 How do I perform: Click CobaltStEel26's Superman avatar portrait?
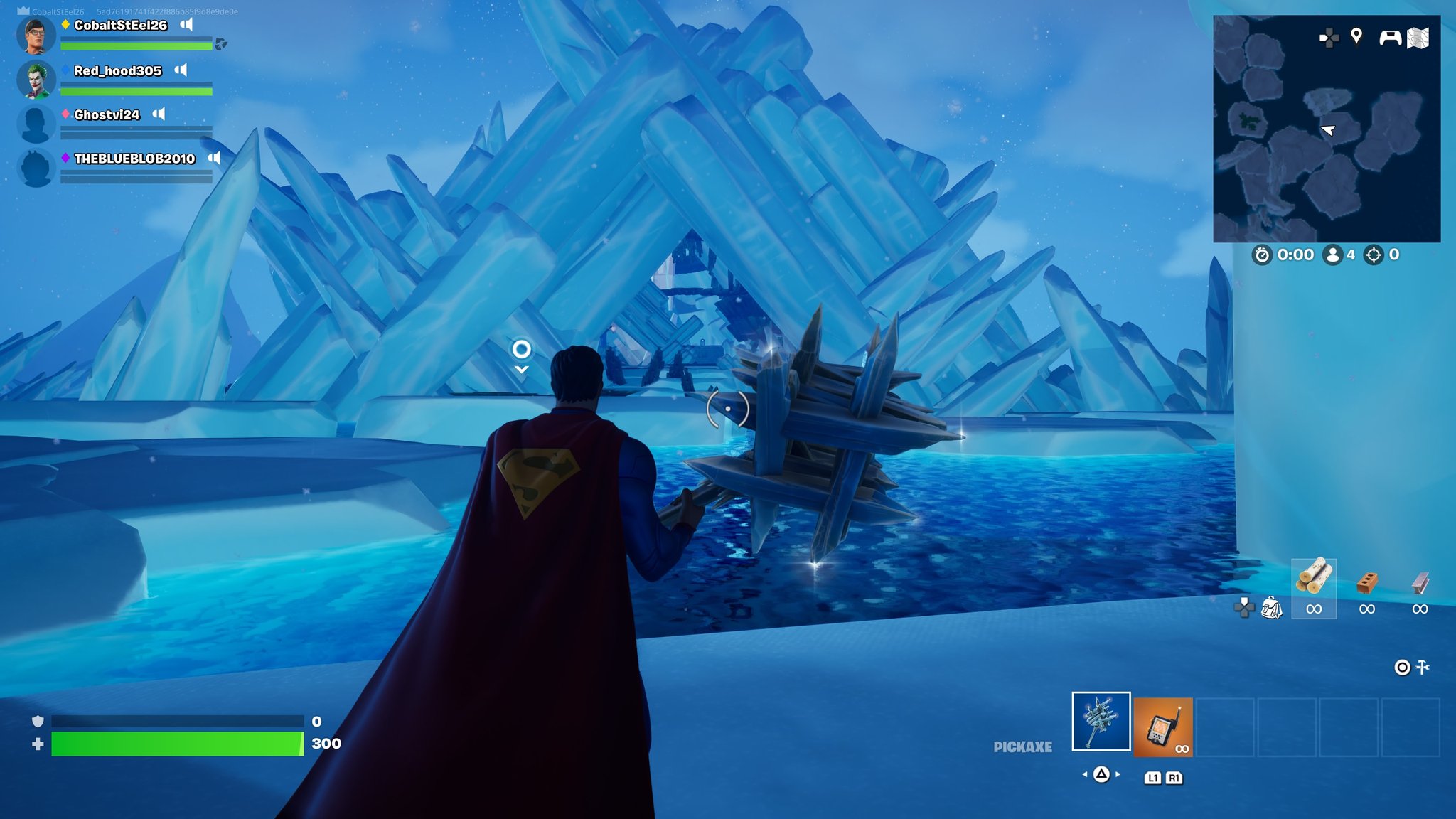point(36,35)
